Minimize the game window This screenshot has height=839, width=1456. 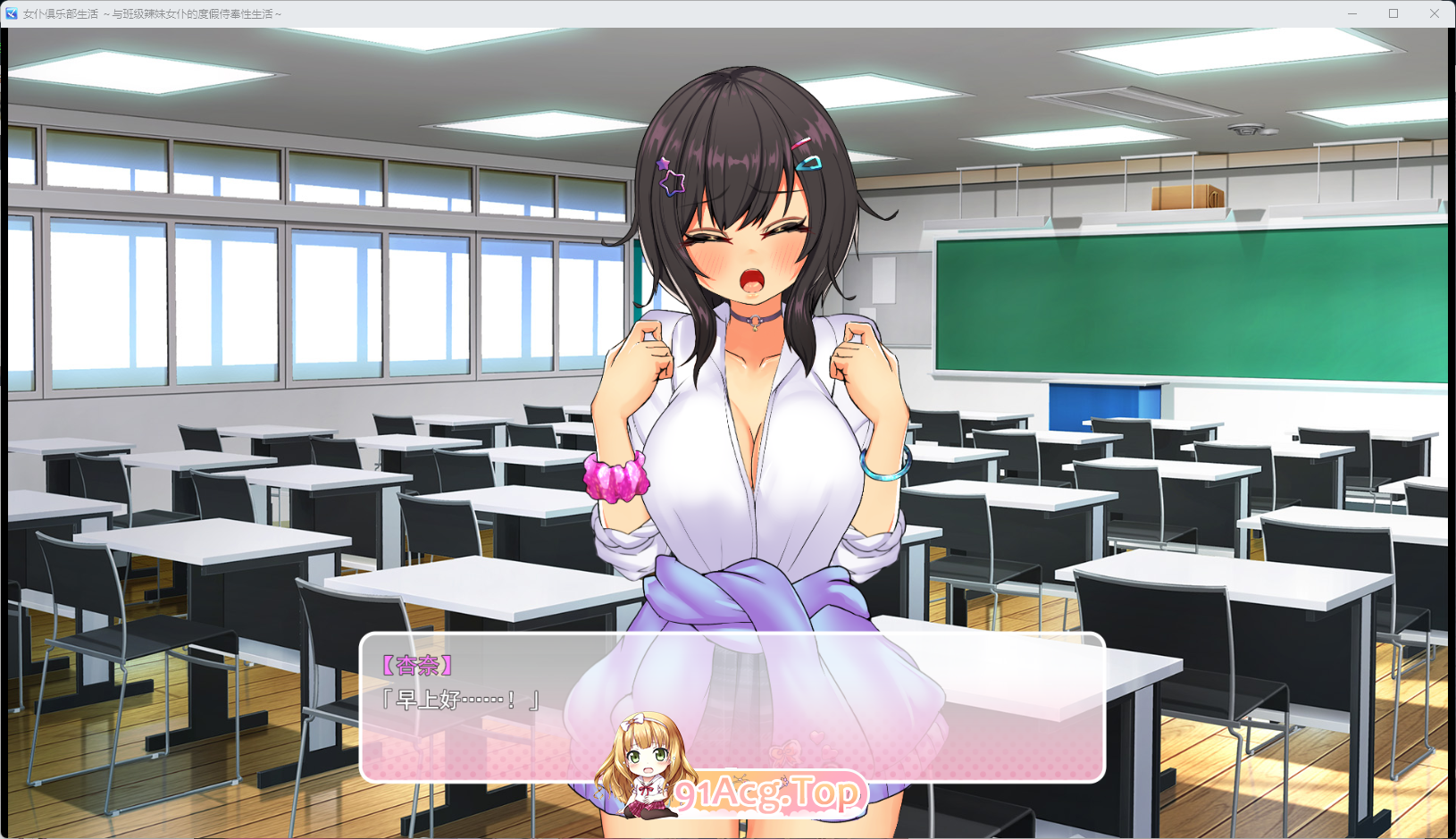(x=1351, y=13)
